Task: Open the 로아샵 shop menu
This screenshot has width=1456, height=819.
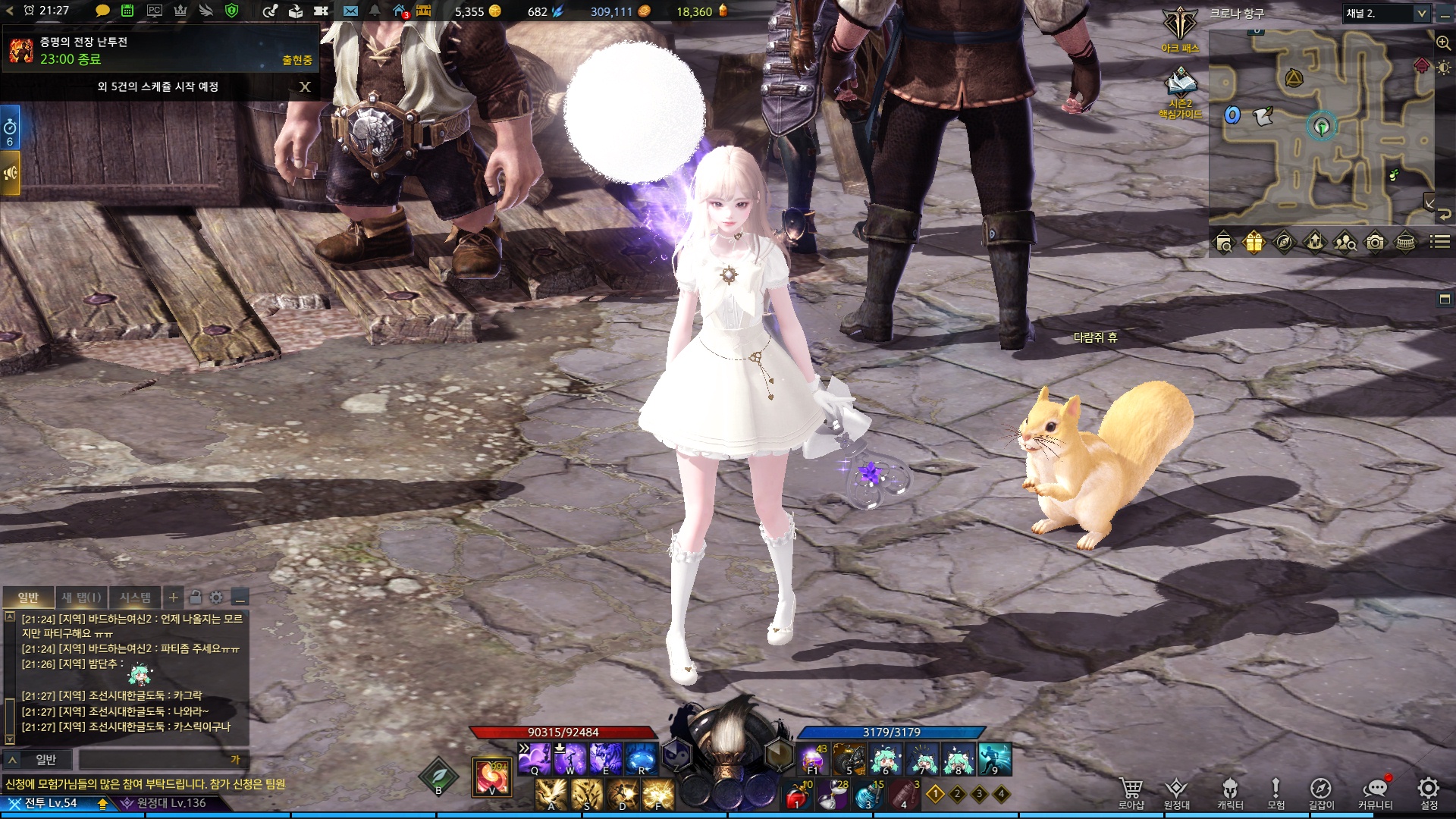Action: coord(1131,792)
